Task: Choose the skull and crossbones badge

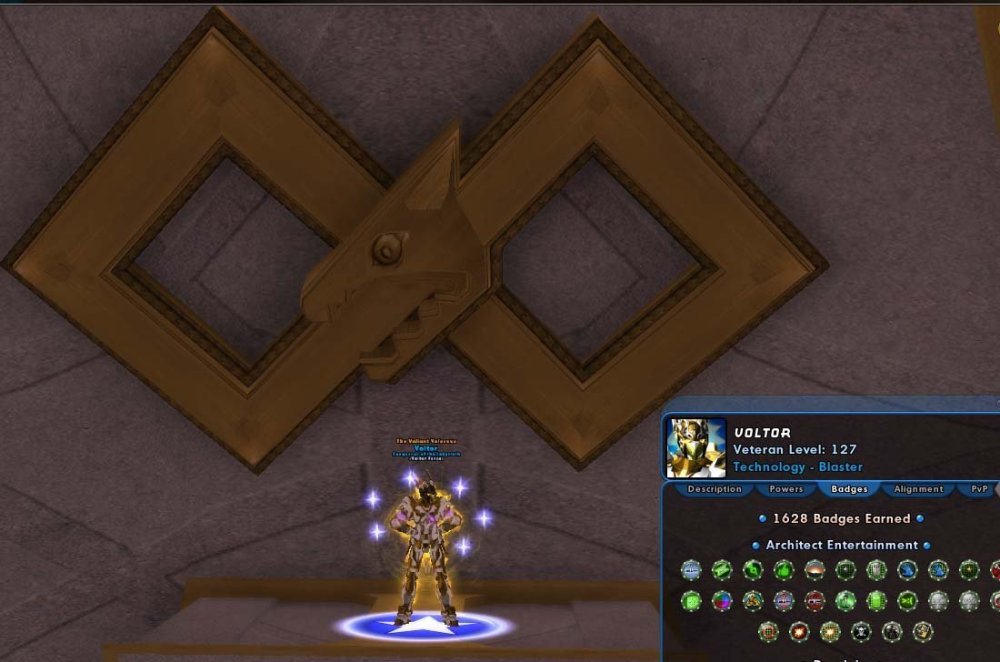Action: (x=861, y=632)
